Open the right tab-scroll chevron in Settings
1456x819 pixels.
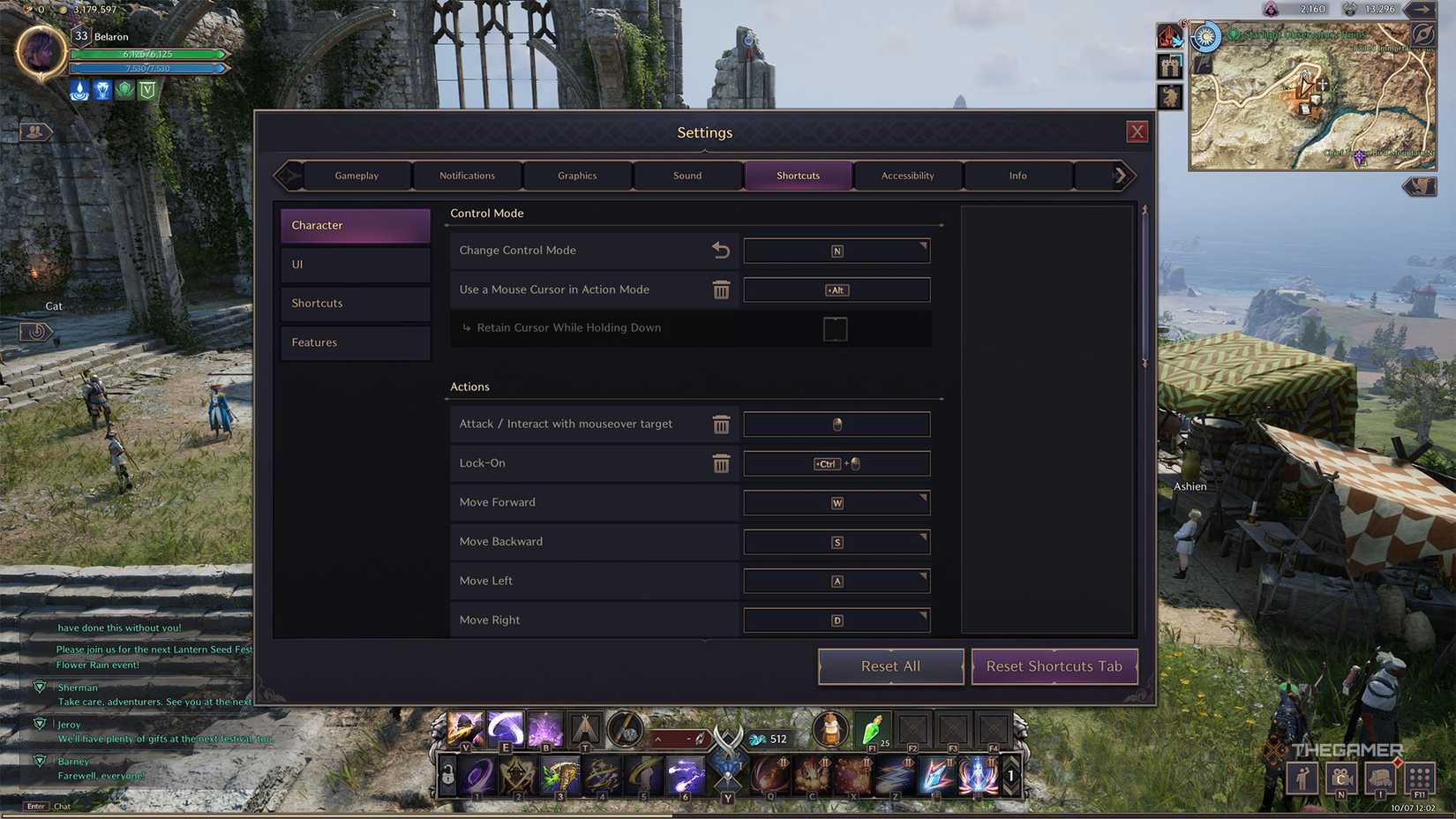coord(1122,175)
